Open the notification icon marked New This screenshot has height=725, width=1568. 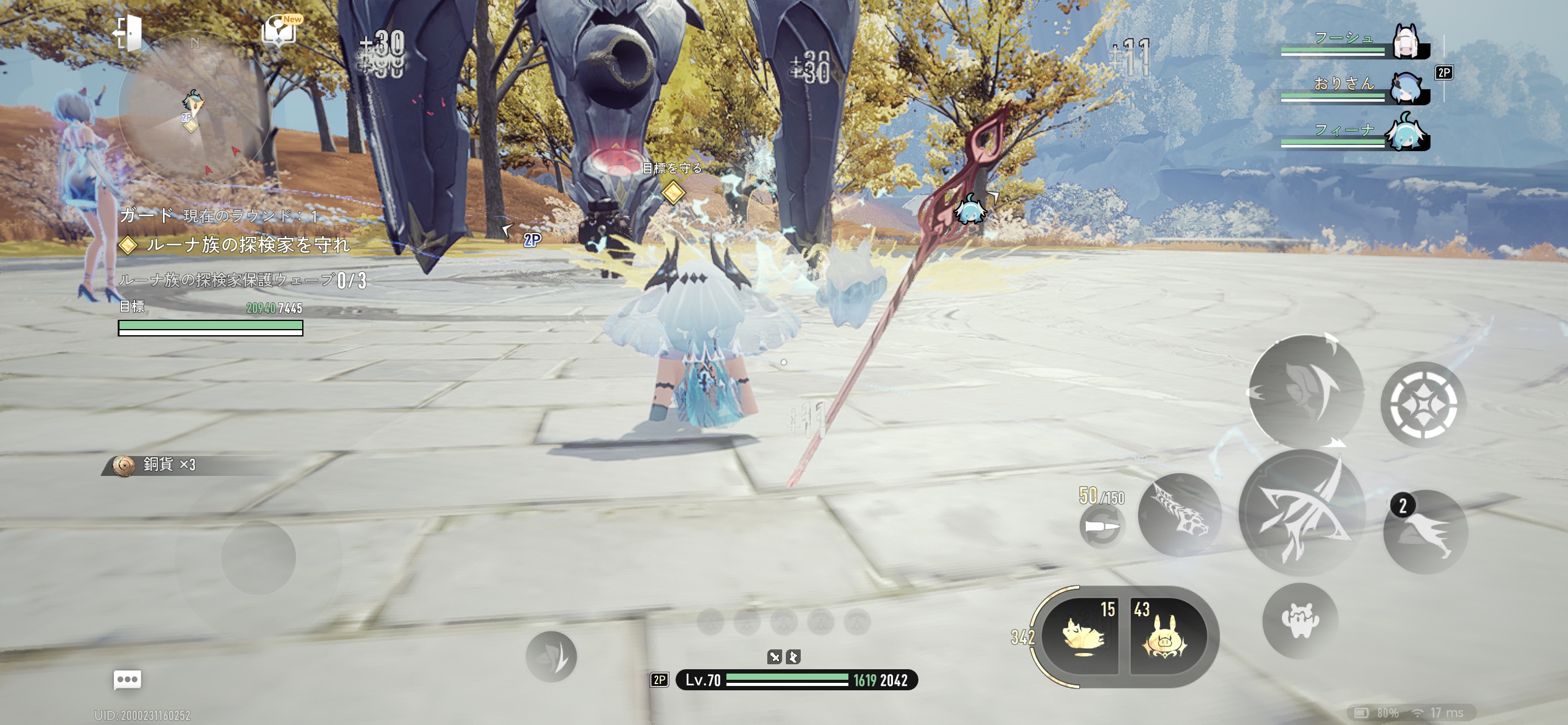[x=280, y=31]
